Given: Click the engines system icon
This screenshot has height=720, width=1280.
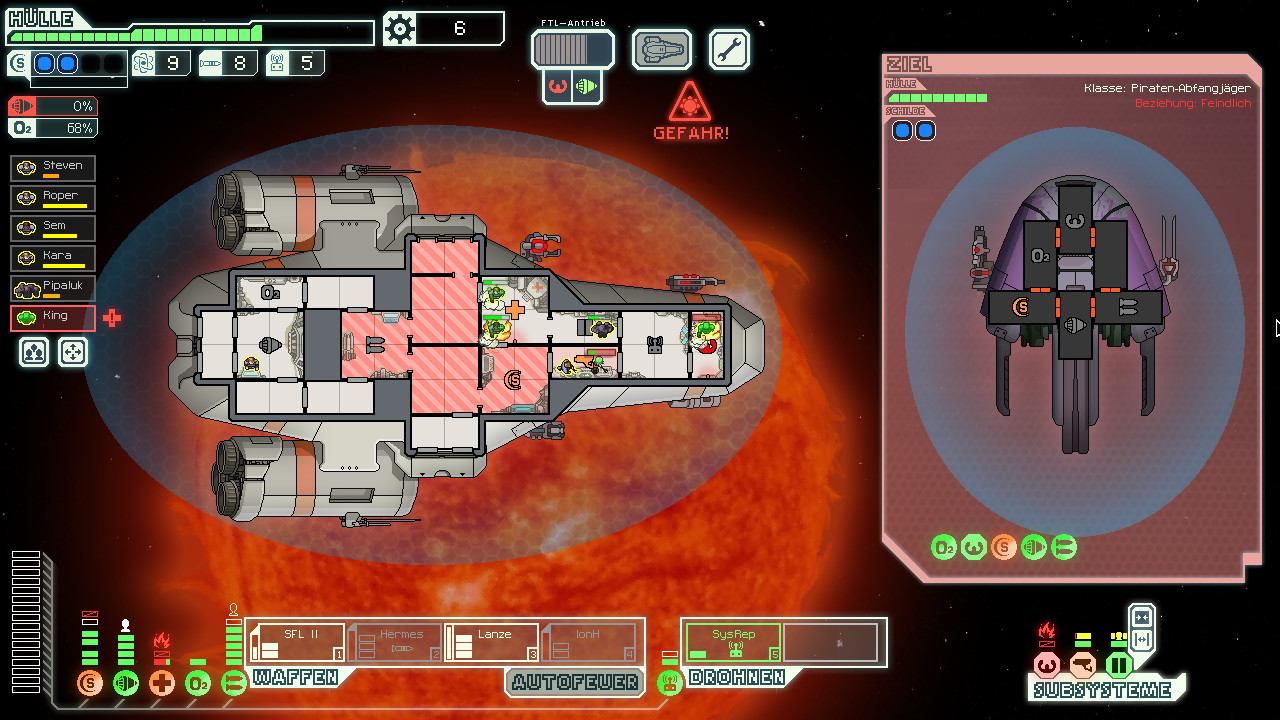Looking at the screenshot, I should [126, 684].
